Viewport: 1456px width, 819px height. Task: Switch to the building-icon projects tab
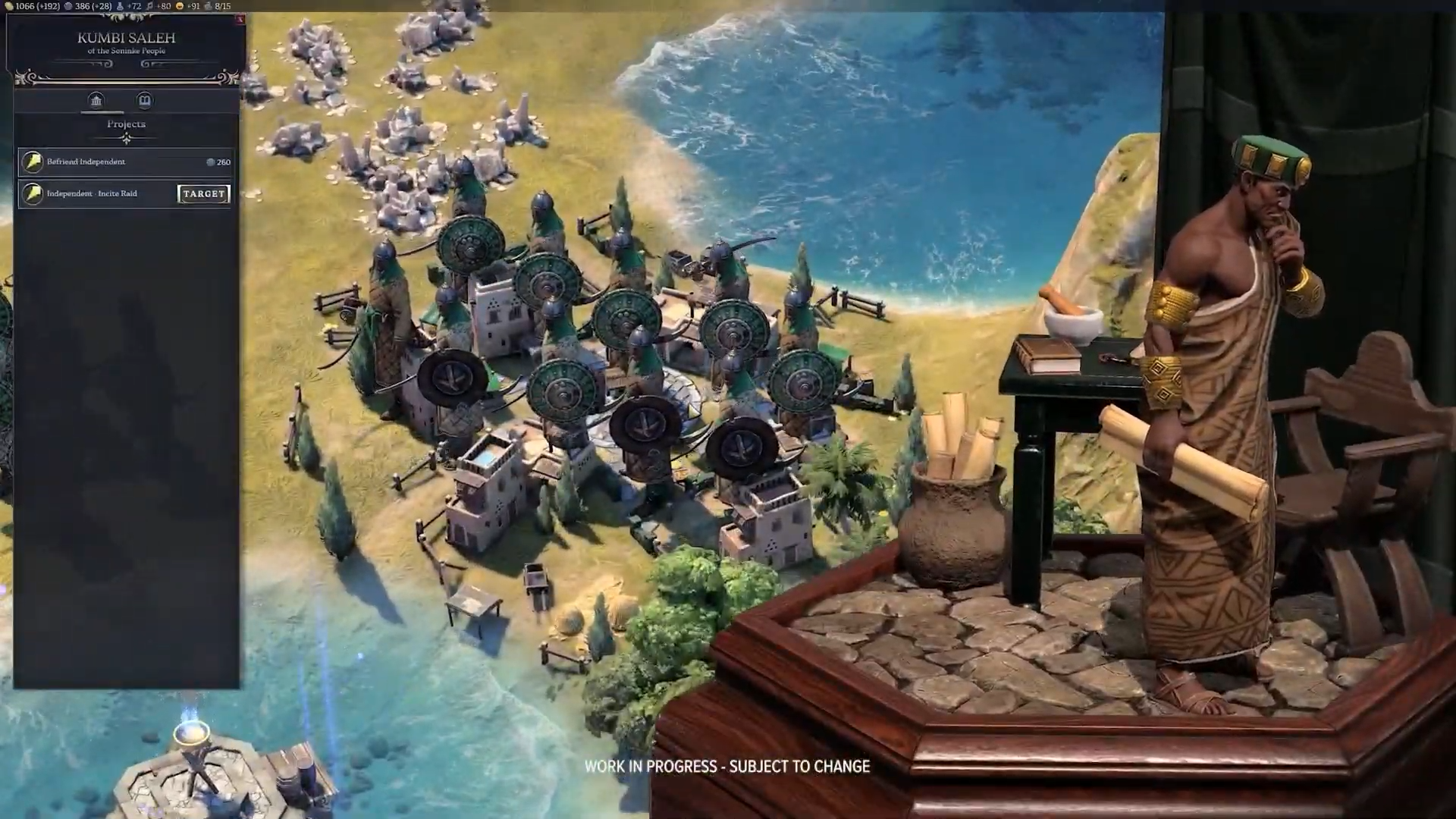pyautogui.click(x=96, y=101)
